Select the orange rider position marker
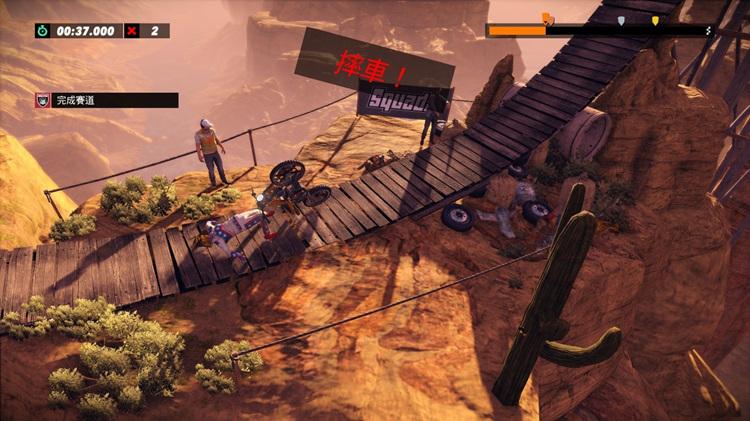 (x=547, y=18)
